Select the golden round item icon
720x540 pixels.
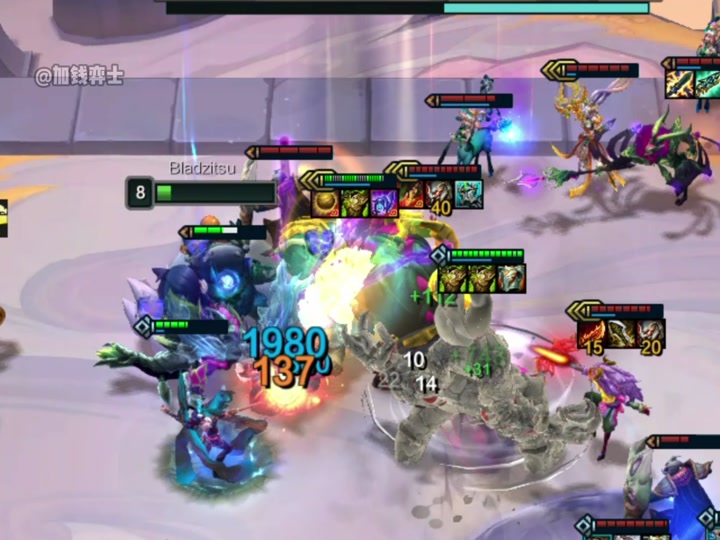tap(327, 202)
